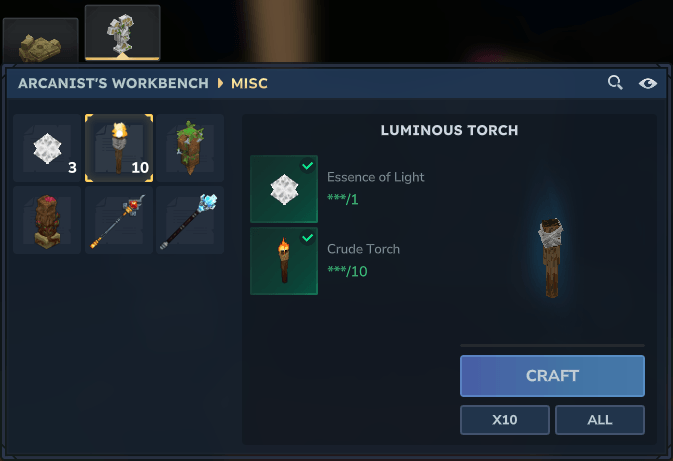Viewport: 673px width, 461px height.
Task: Pick the mossy green stake recipe
Action: click(190, 148)
